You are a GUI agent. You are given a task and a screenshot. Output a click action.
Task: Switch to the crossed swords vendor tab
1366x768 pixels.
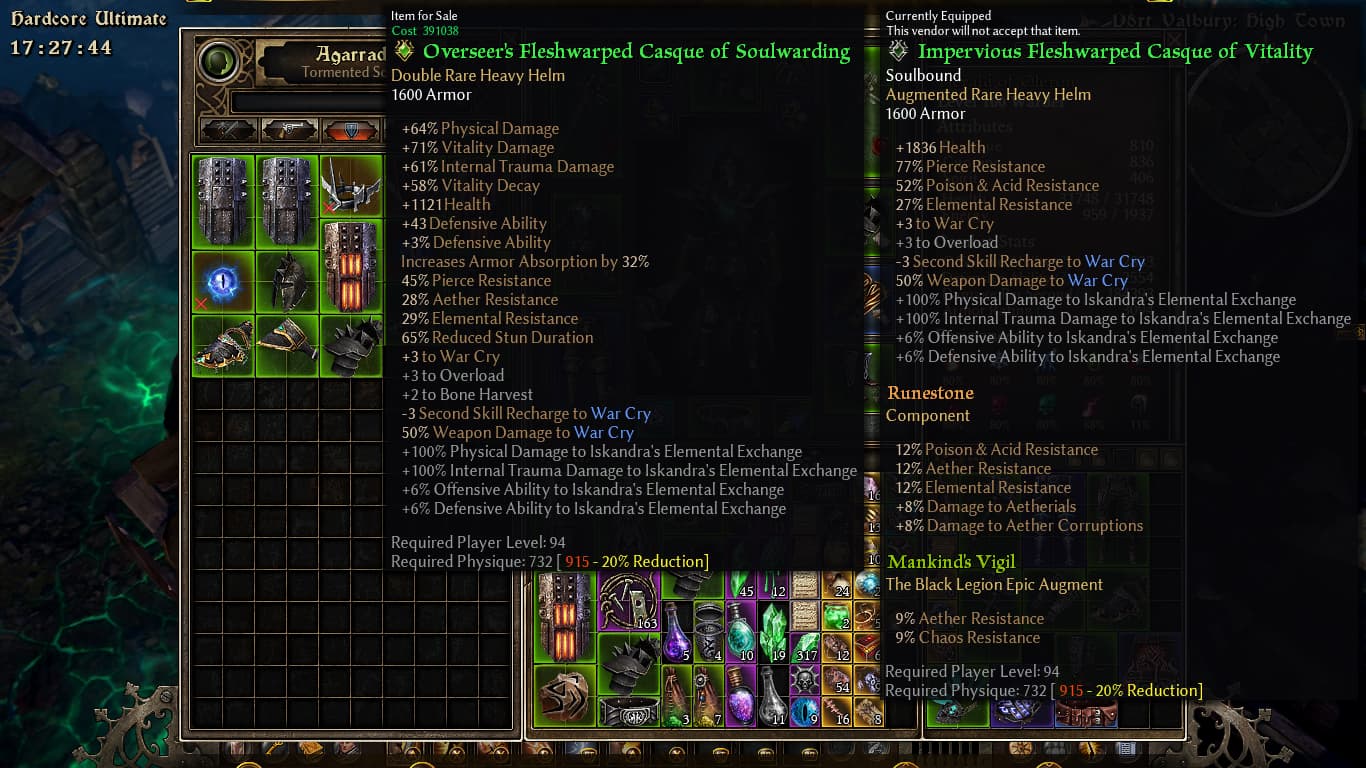229,130
